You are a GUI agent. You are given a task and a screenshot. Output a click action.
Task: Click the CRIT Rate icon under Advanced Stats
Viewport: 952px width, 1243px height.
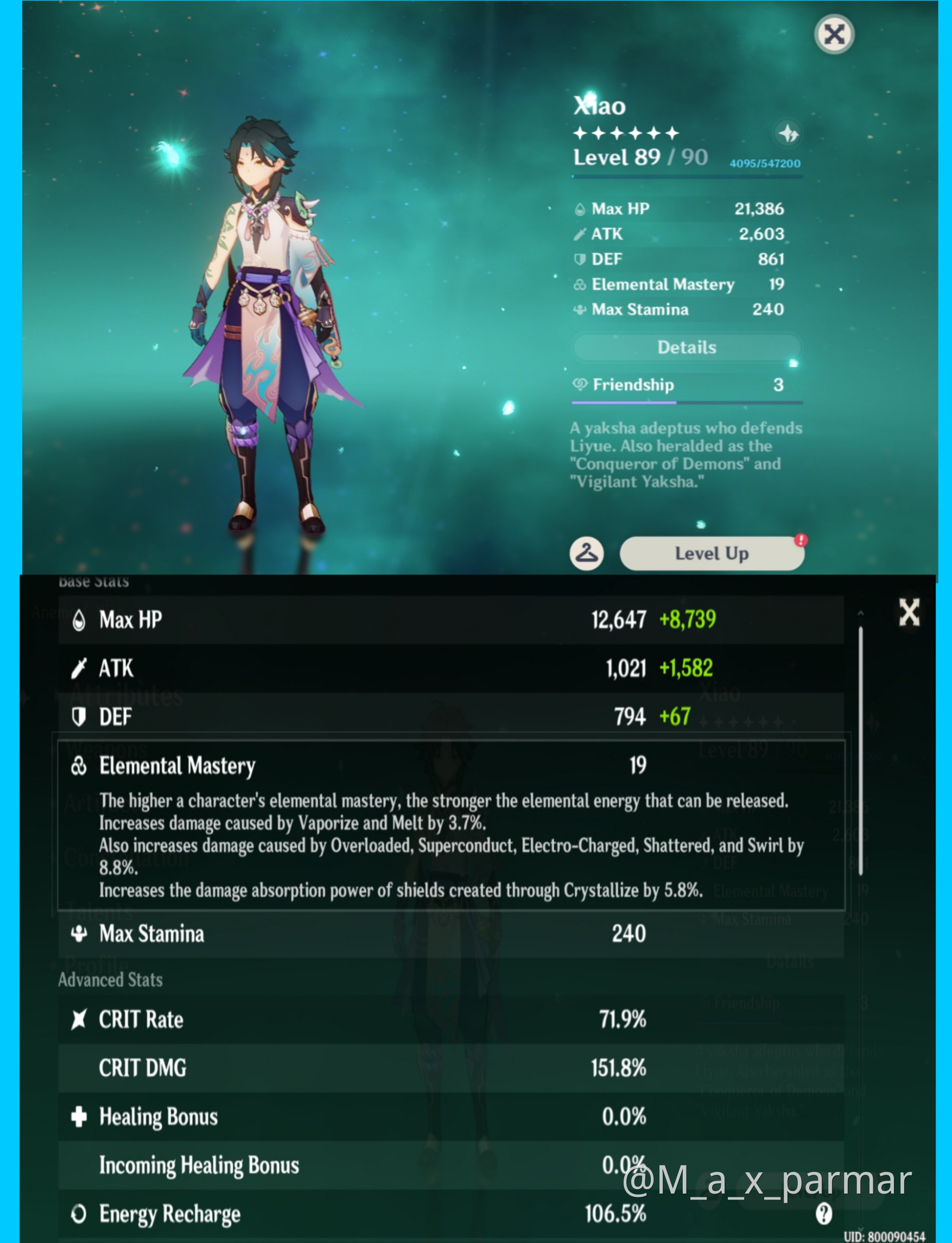80,1019
